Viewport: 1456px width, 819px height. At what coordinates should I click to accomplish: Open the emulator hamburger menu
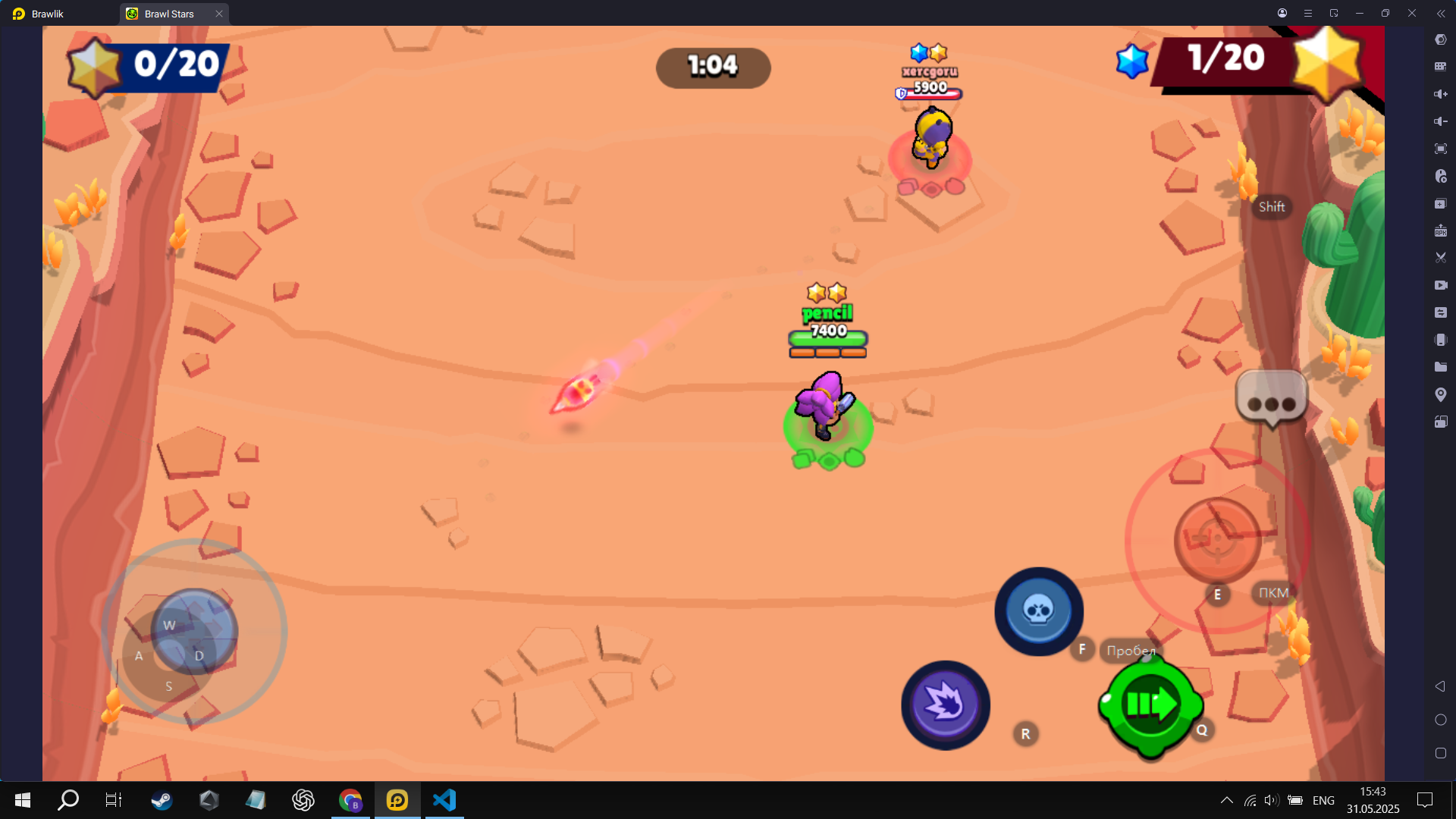tap(1307, 13)
